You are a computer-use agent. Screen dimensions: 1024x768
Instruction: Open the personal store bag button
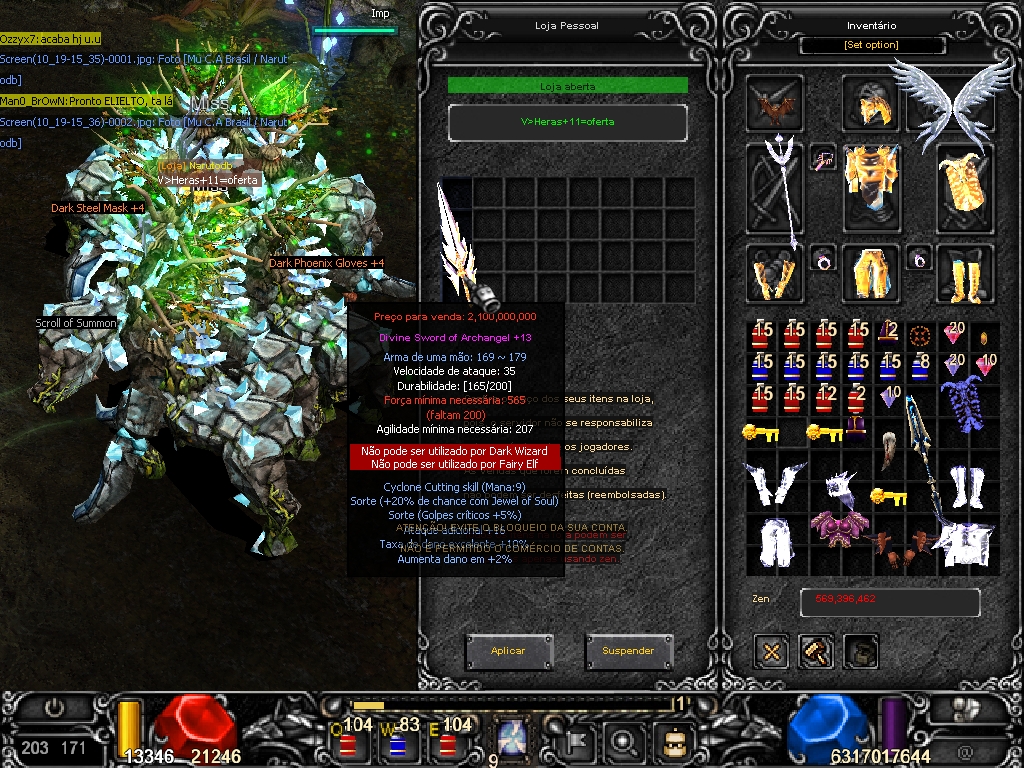(861, 652)
